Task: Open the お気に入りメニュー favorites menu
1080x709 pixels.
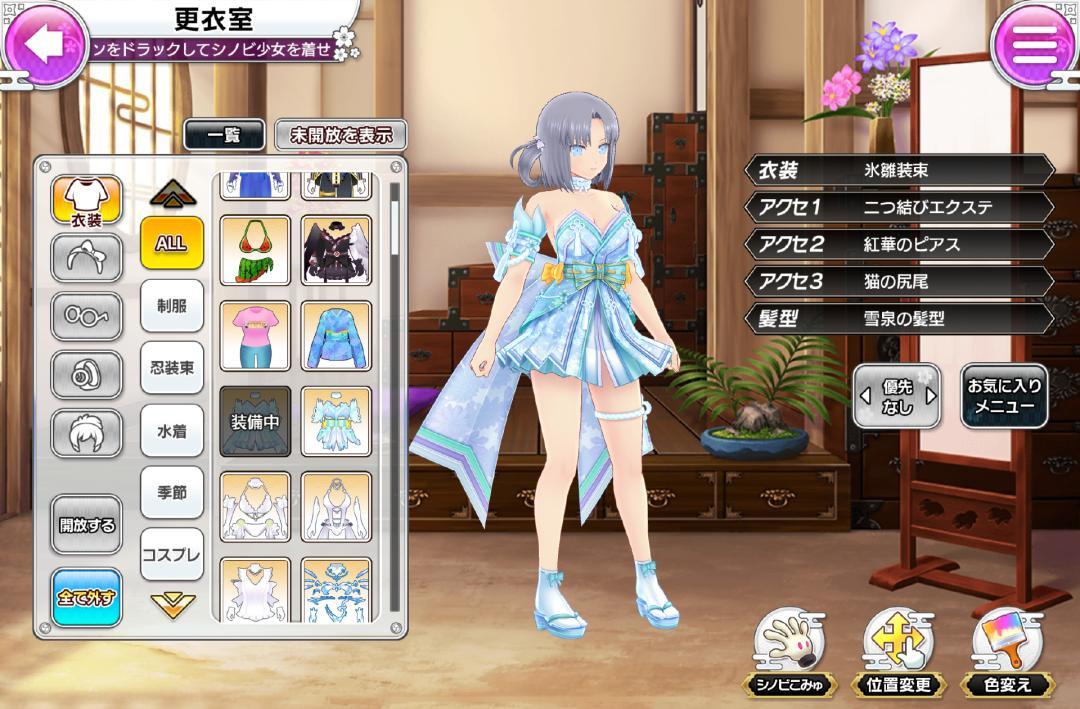Action: coord(1004,396)
